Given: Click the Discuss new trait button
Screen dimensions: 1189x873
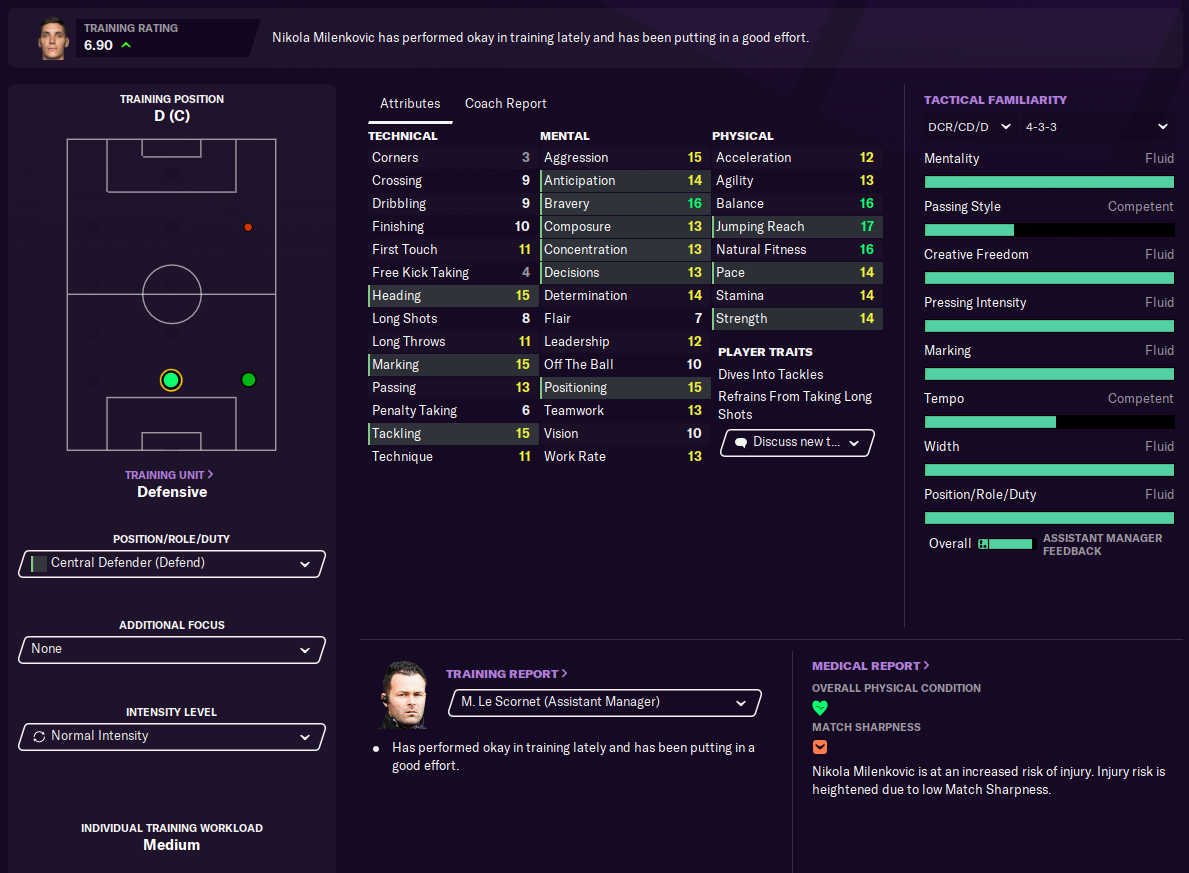Looking at the screenshot, I should (x=797, y=442).
